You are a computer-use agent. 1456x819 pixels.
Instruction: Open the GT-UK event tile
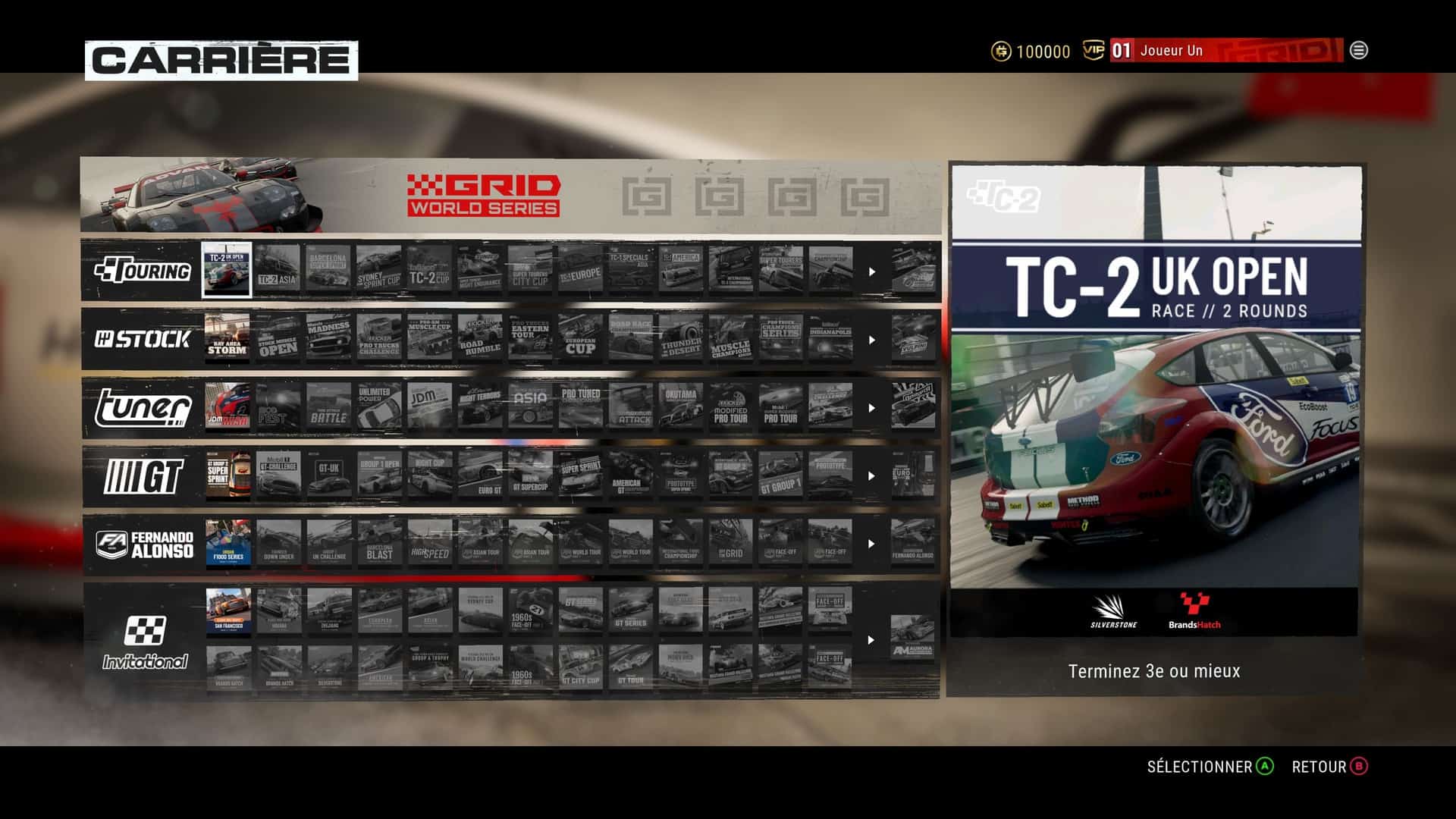coord(328,475)
